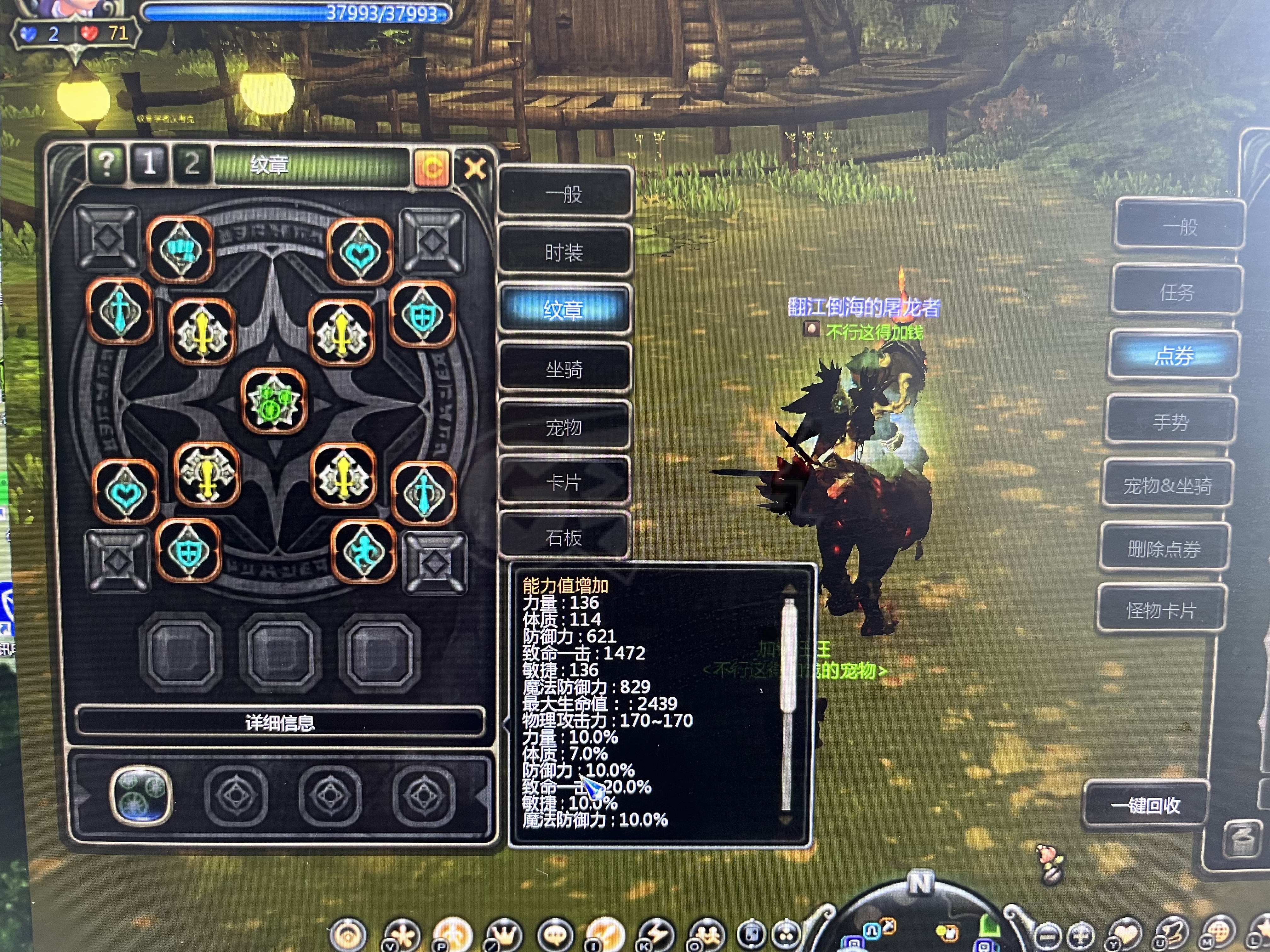Close the 纹章 crest window

pos(474,169)
